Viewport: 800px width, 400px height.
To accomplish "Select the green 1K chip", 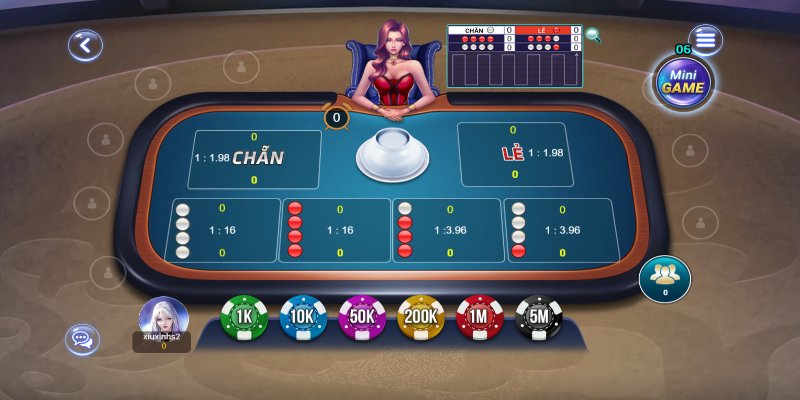I will point(244,318).
